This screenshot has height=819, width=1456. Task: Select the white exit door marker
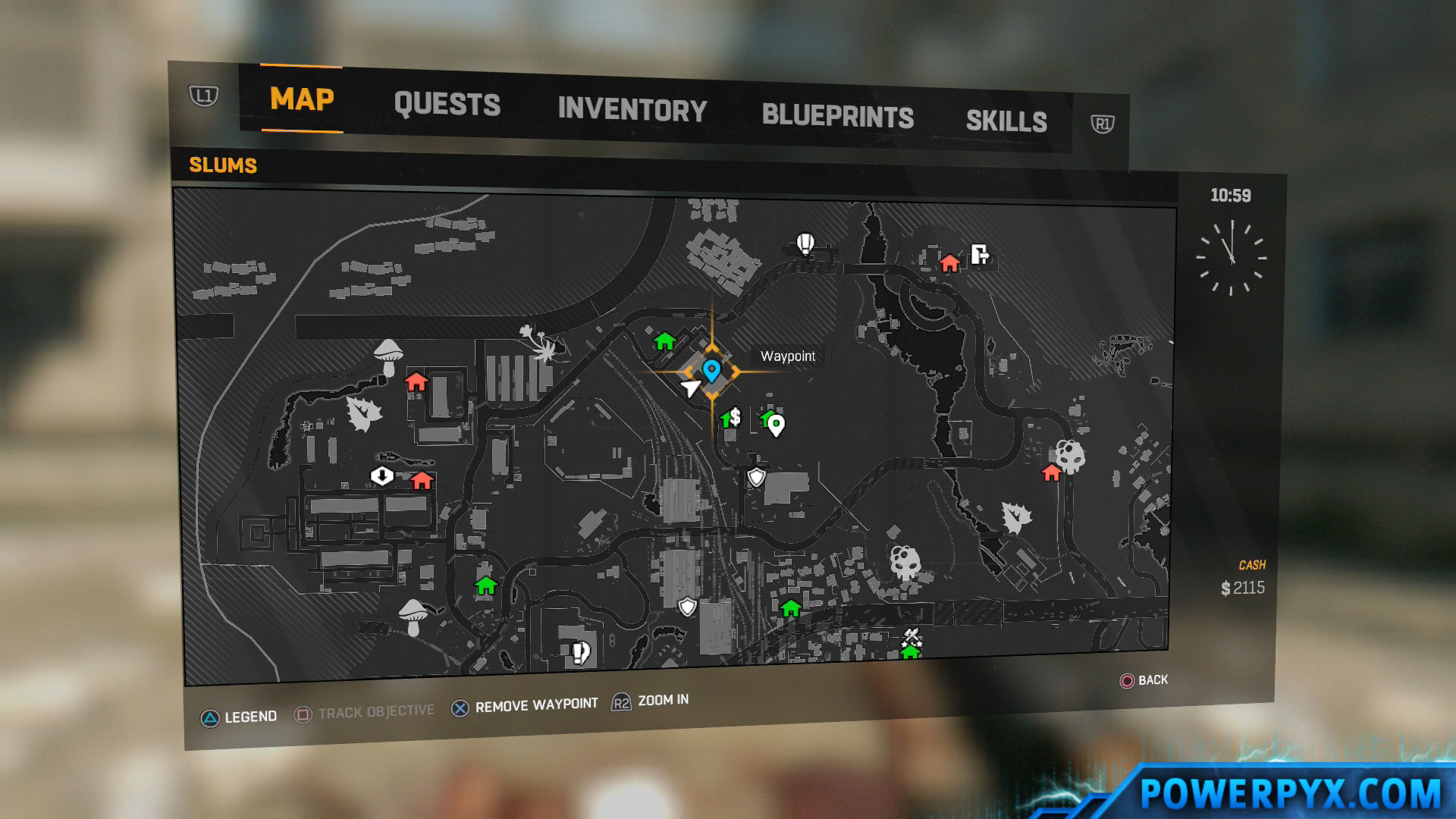point(980,254)
